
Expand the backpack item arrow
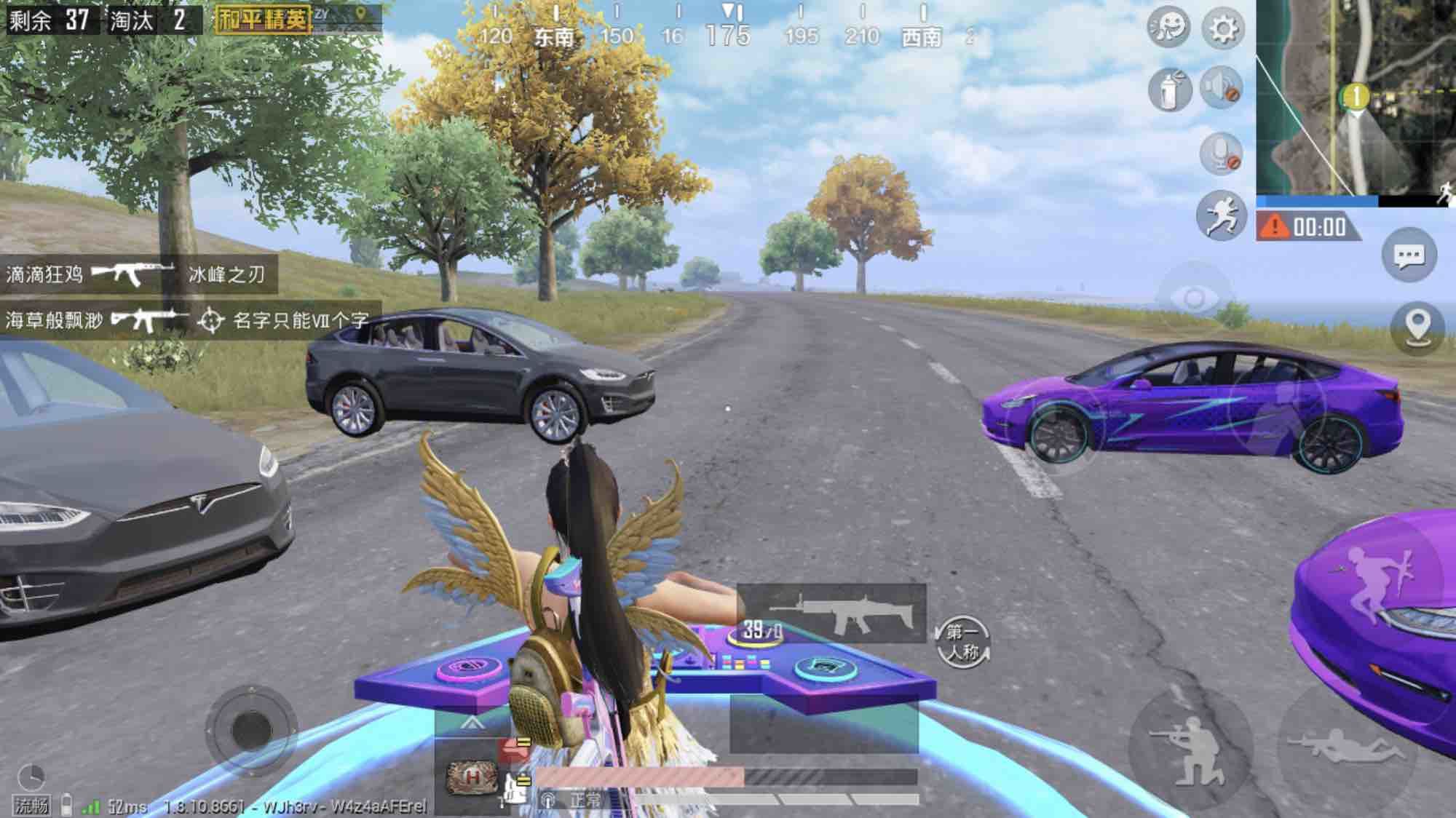pyautogui.click(x=472, y=723)
